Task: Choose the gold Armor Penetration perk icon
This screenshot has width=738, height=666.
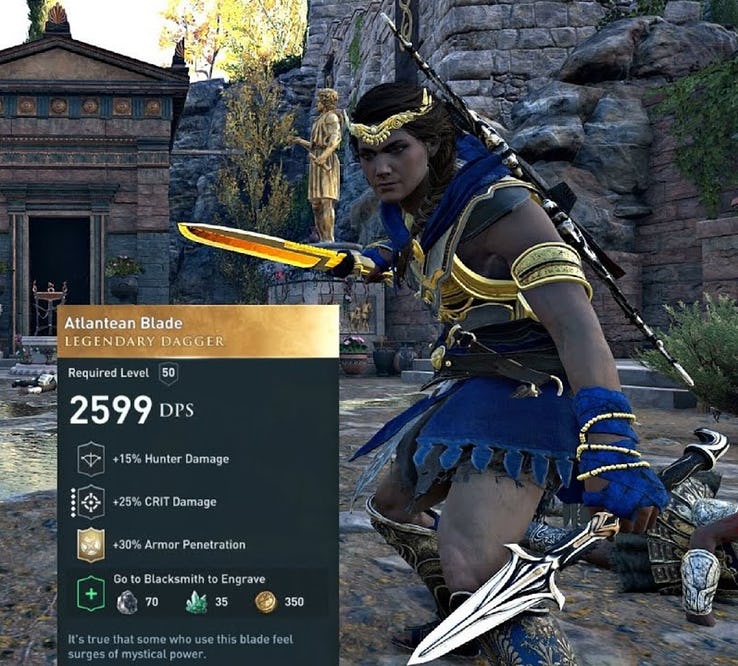Action: [91, 544]
